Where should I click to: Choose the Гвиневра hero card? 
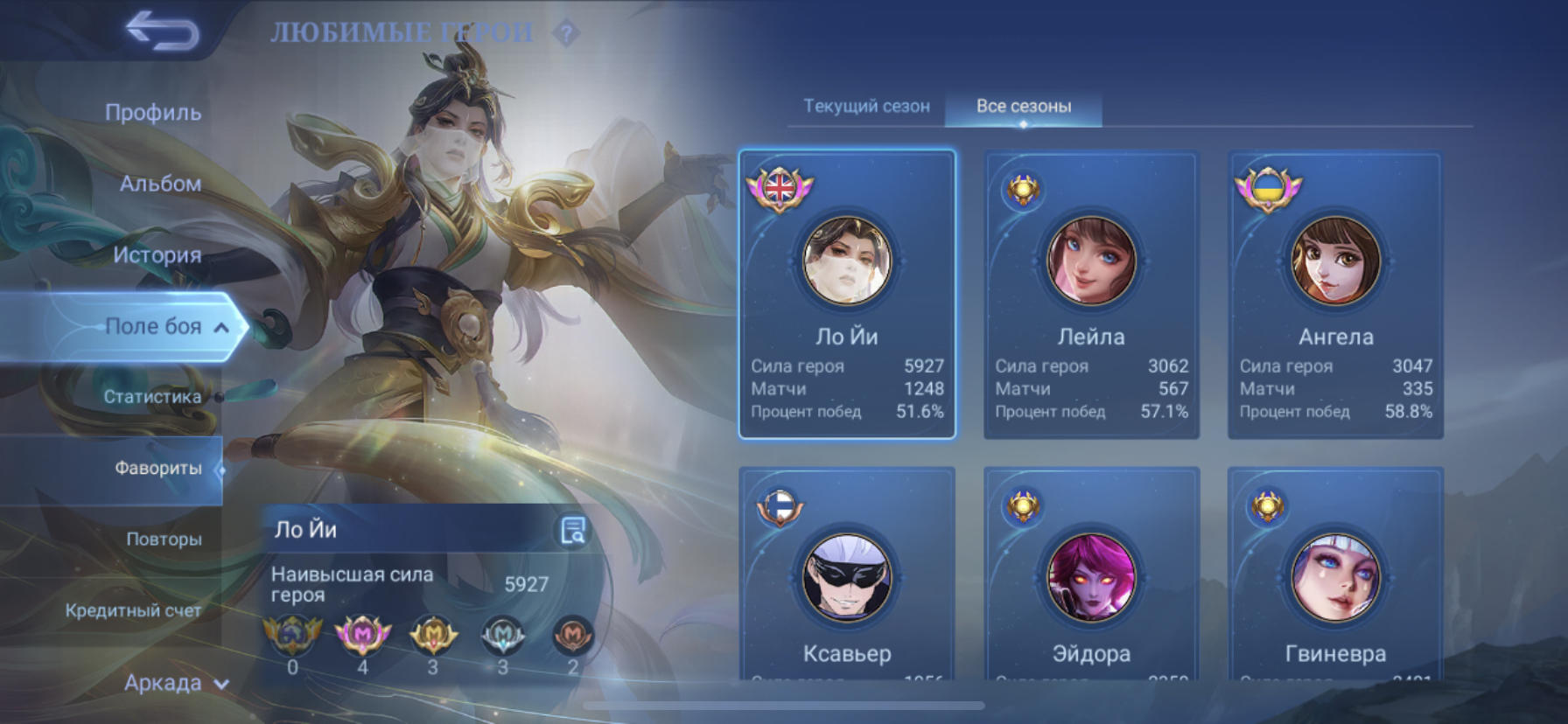point(1335,577)
